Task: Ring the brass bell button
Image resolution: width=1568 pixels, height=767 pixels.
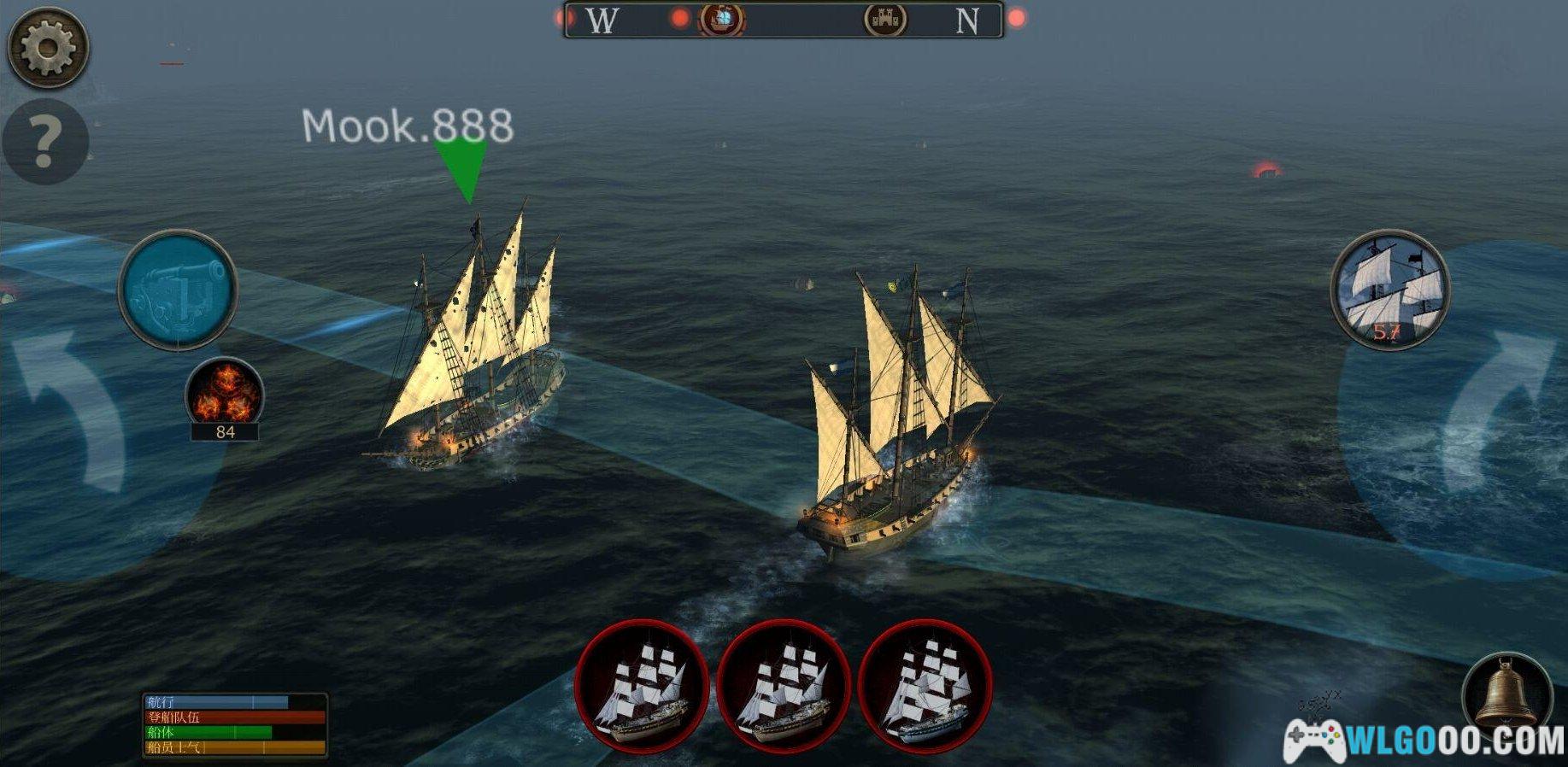Action: [1506, 694]
